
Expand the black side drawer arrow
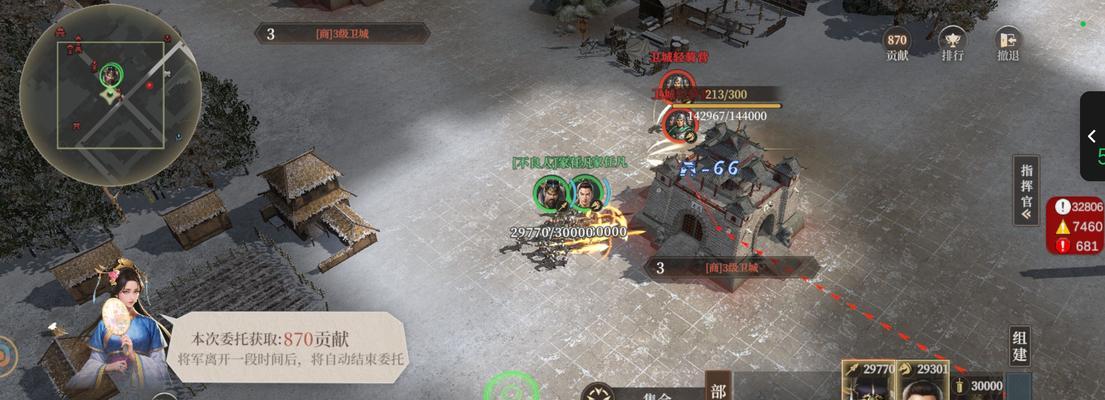pos(1092,137)
